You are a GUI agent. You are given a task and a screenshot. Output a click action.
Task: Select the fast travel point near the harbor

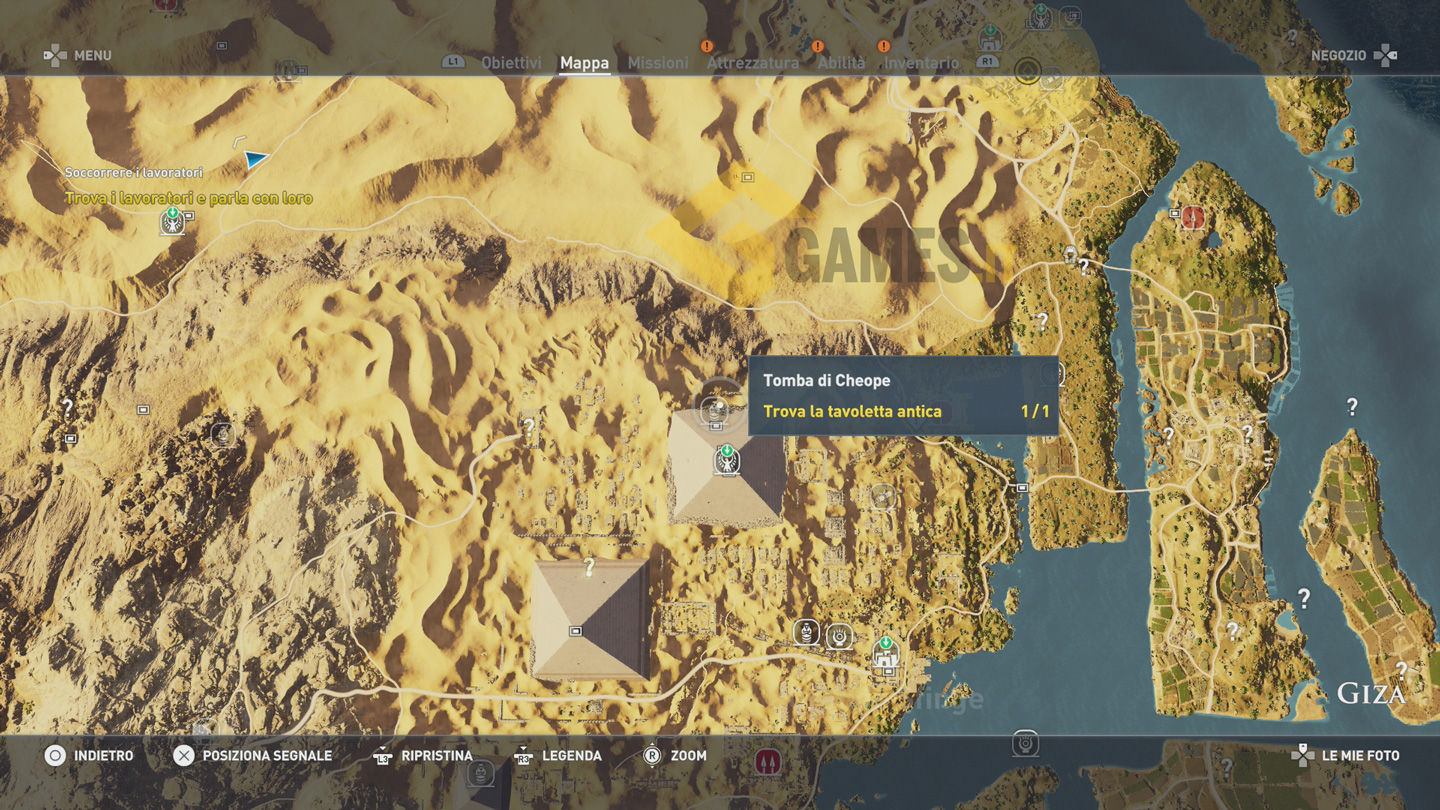(x=885, y=654)
